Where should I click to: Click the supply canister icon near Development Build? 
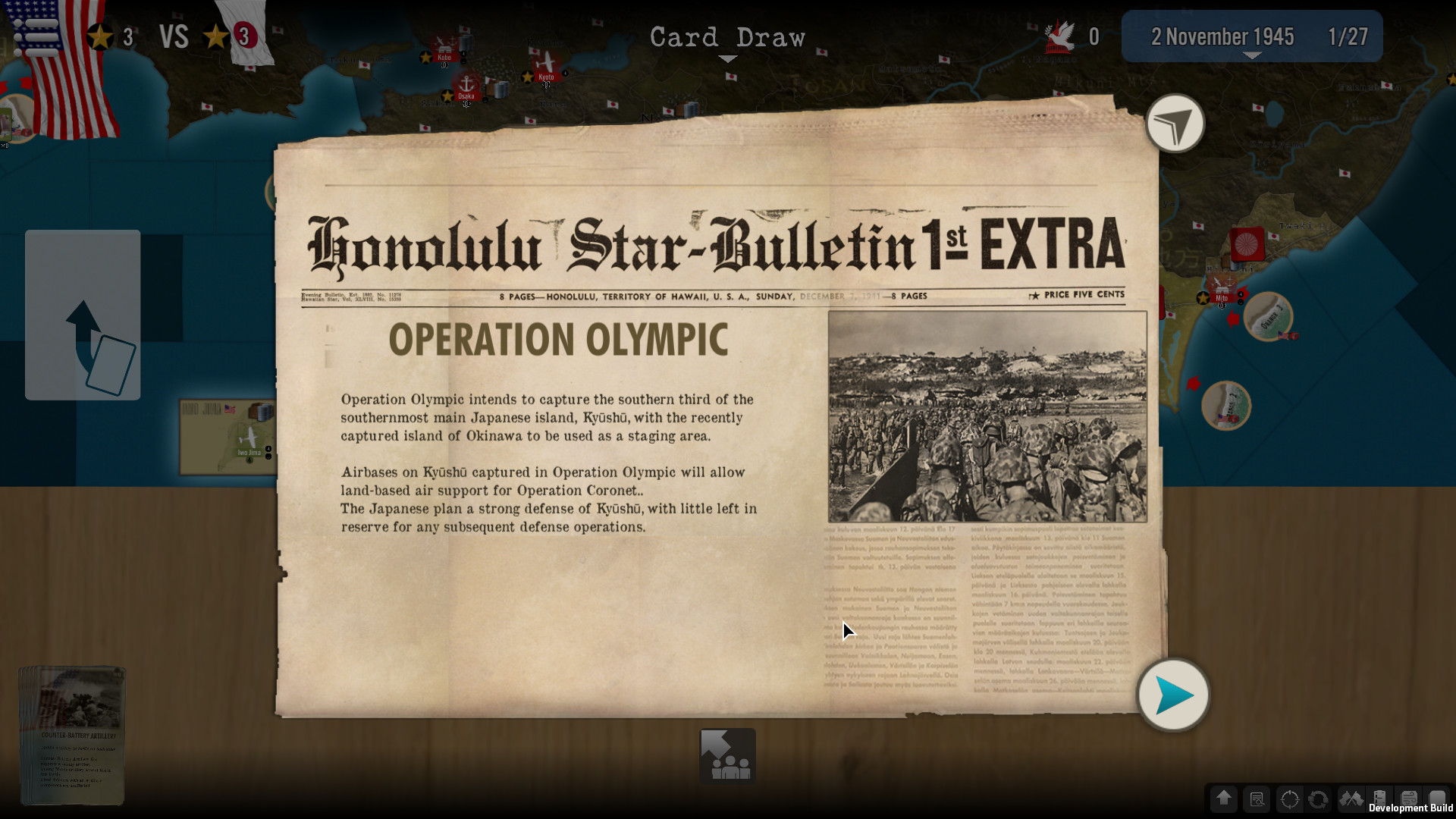(x=1380, y=799)
